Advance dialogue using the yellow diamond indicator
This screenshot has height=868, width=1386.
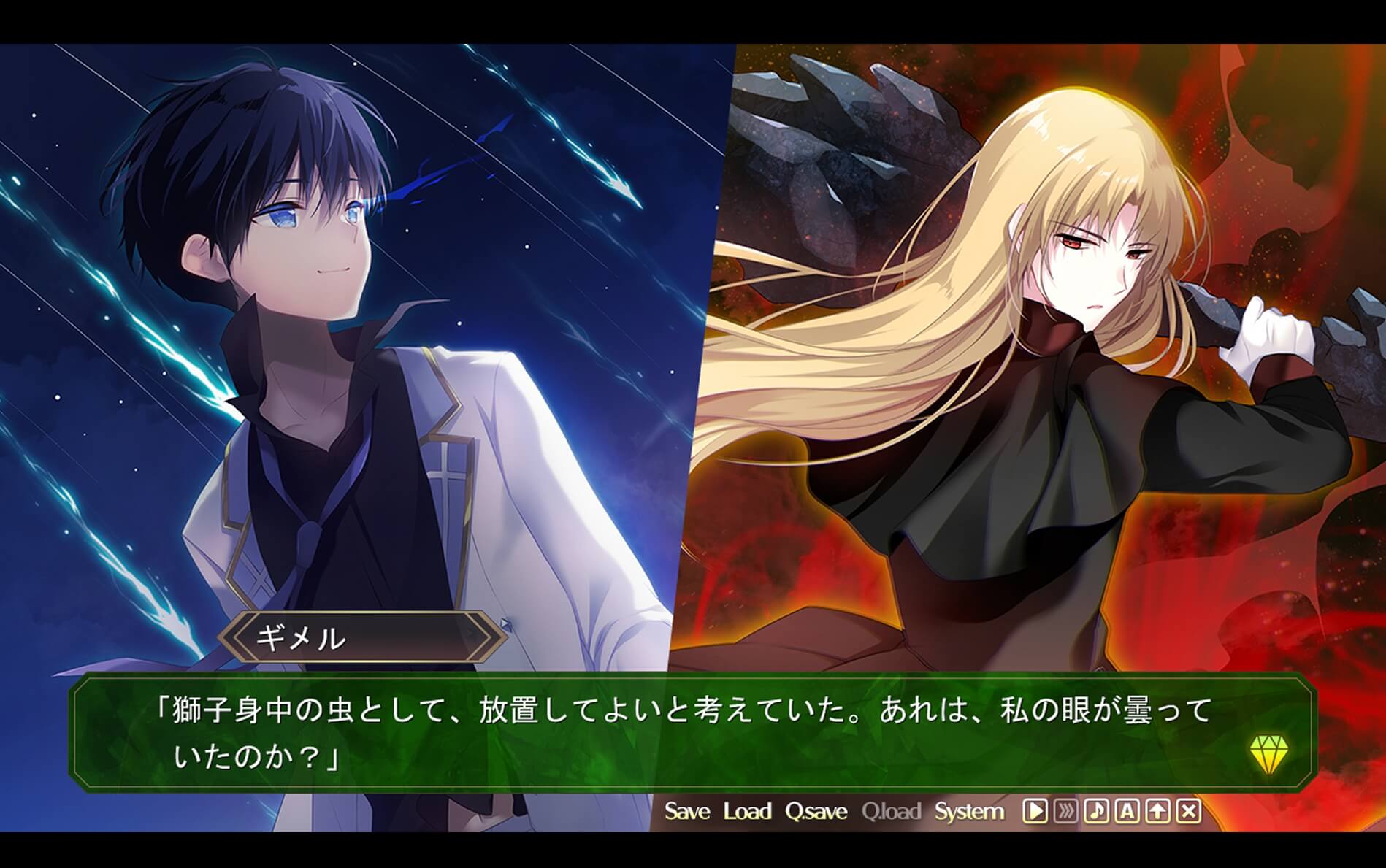[1268, 753]
